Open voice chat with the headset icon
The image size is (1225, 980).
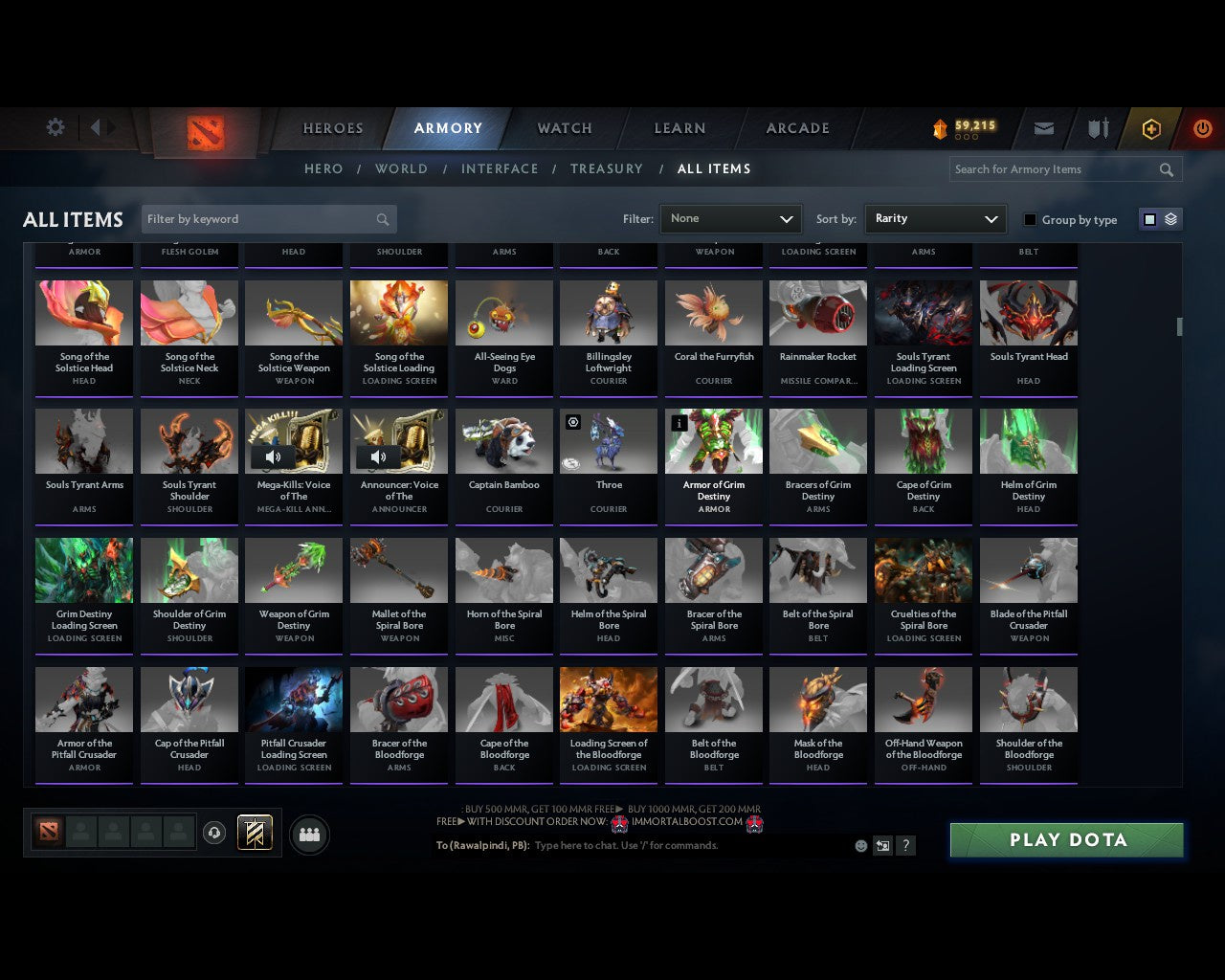click(215, 832)
